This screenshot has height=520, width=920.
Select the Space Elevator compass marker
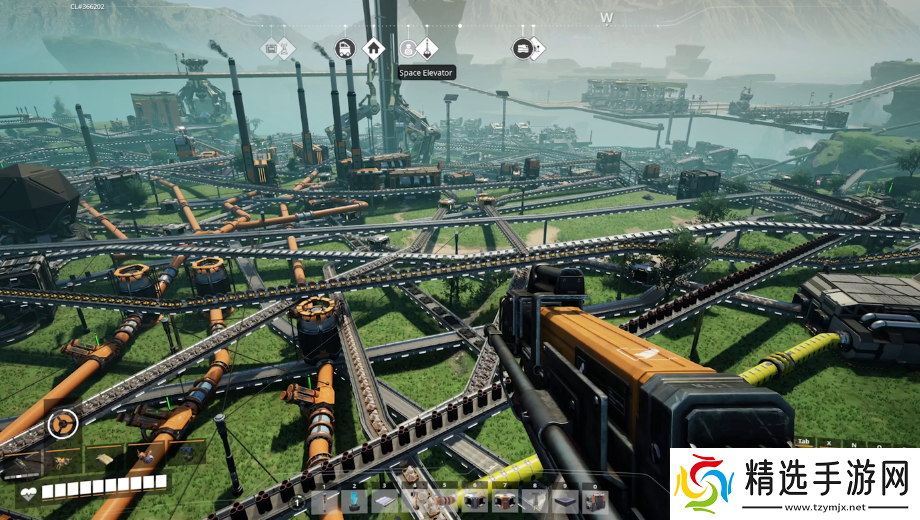(427, 48)
